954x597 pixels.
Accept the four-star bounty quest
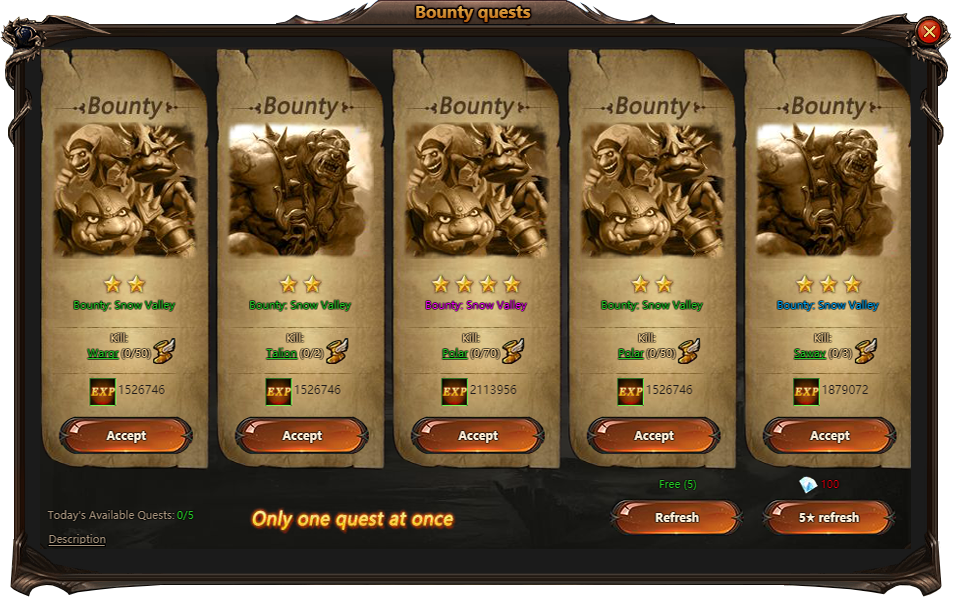(478, 436)
